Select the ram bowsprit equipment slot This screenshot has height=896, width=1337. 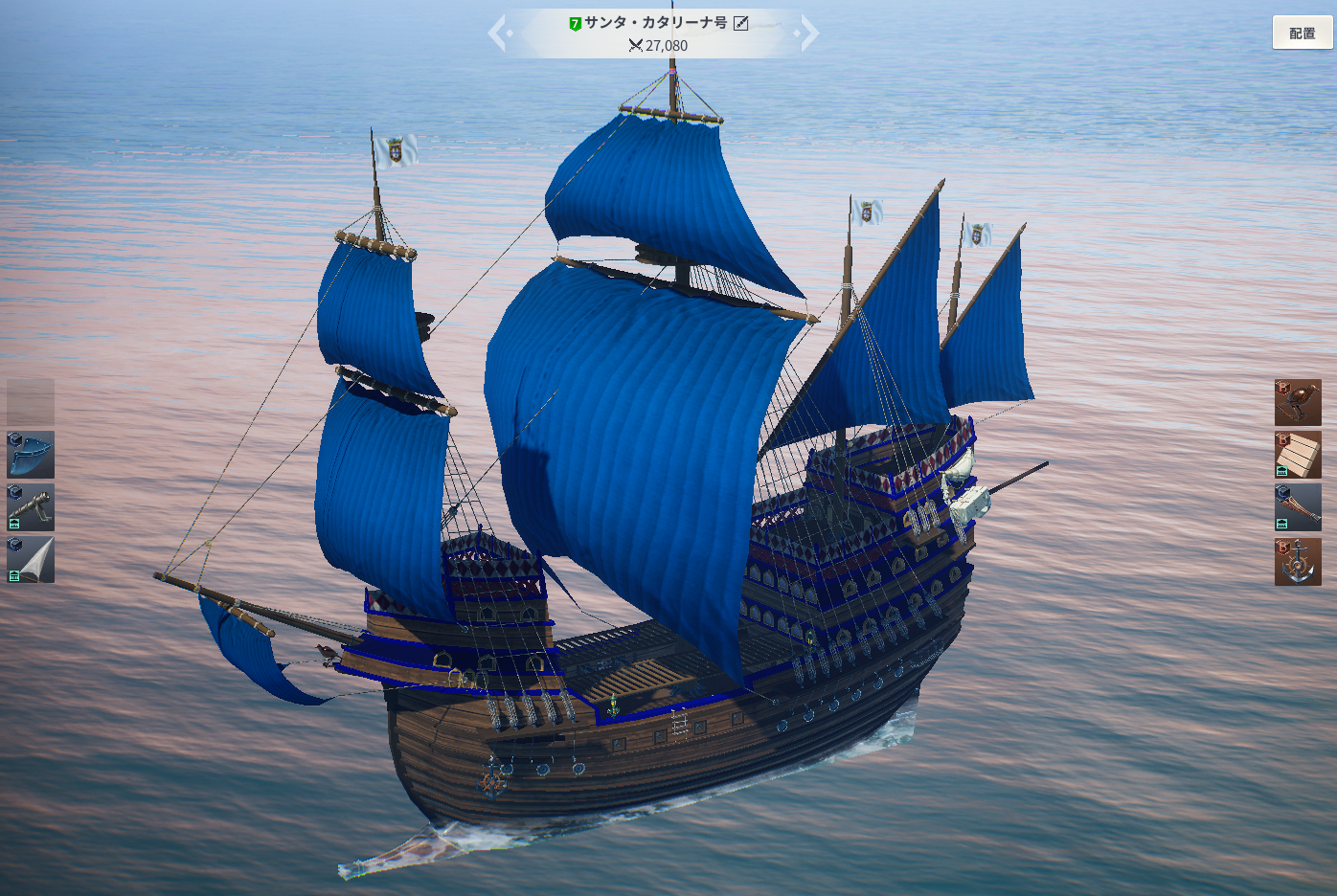1298,507
